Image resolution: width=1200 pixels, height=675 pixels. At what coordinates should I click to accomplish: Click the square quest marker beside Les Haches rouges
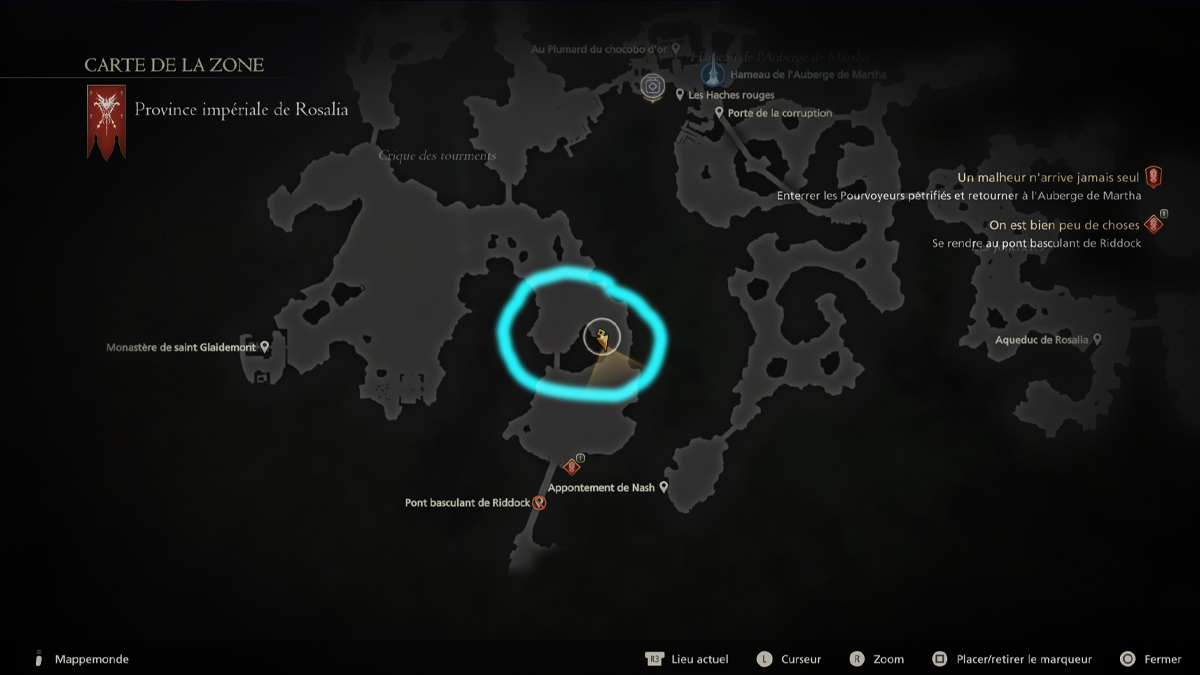point(652,87)
